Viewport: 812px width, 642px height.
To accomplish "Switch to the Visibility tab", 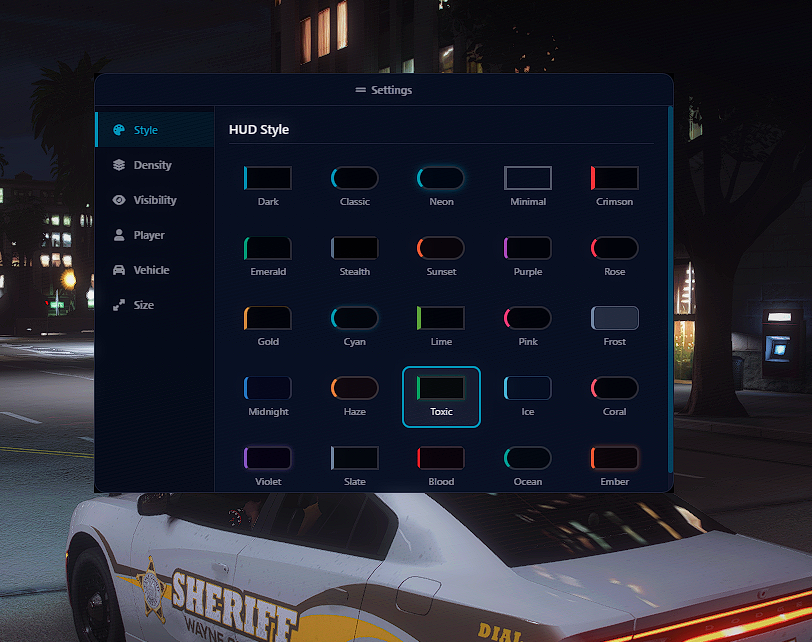I will pos(154,200).
